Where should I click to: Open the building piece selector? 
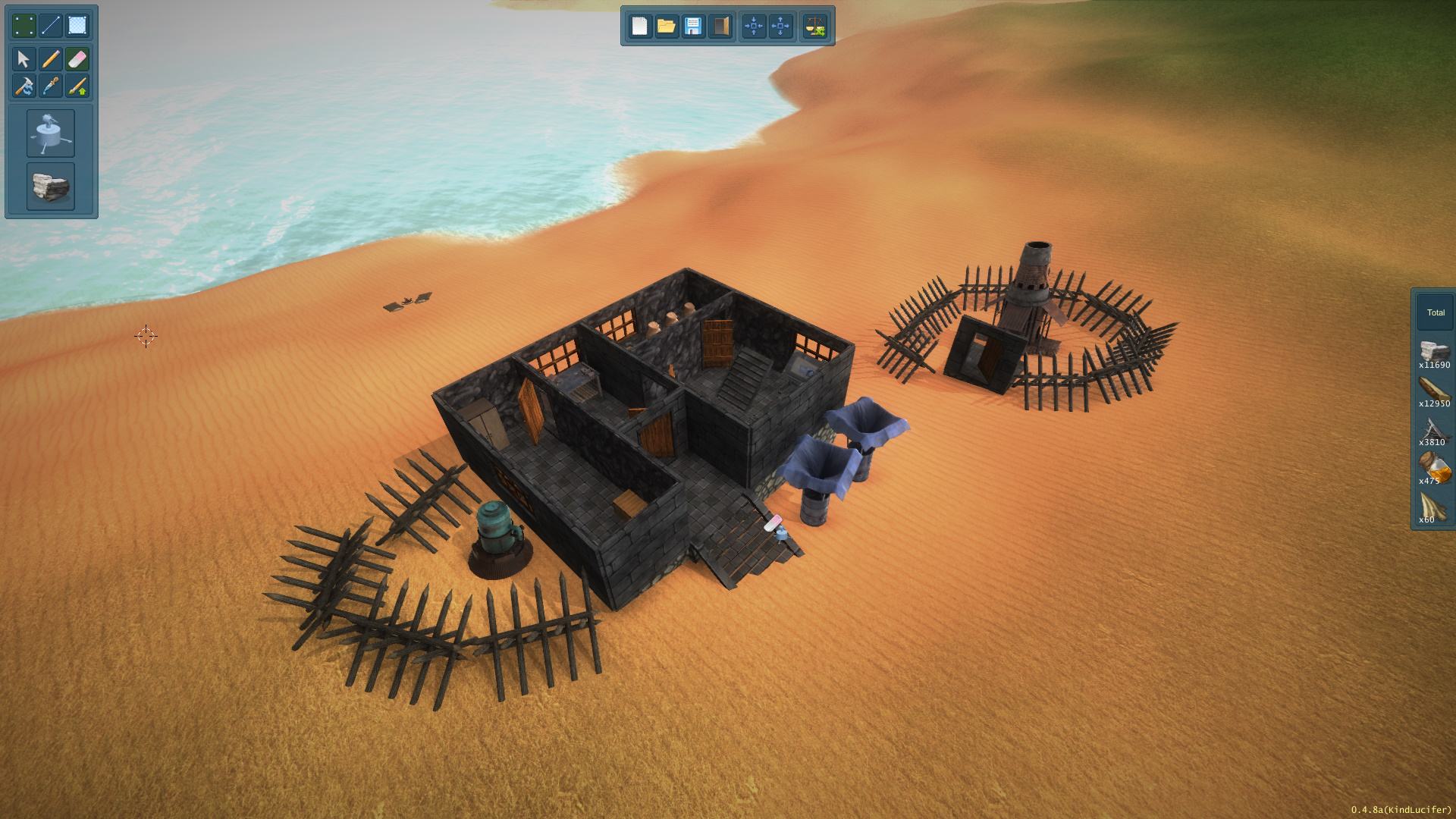(51, 133)
